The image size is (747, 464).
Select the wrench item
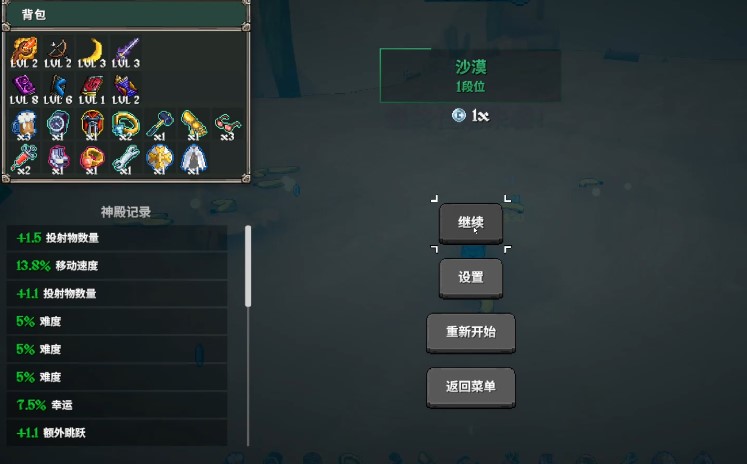[x=126, y=158]
